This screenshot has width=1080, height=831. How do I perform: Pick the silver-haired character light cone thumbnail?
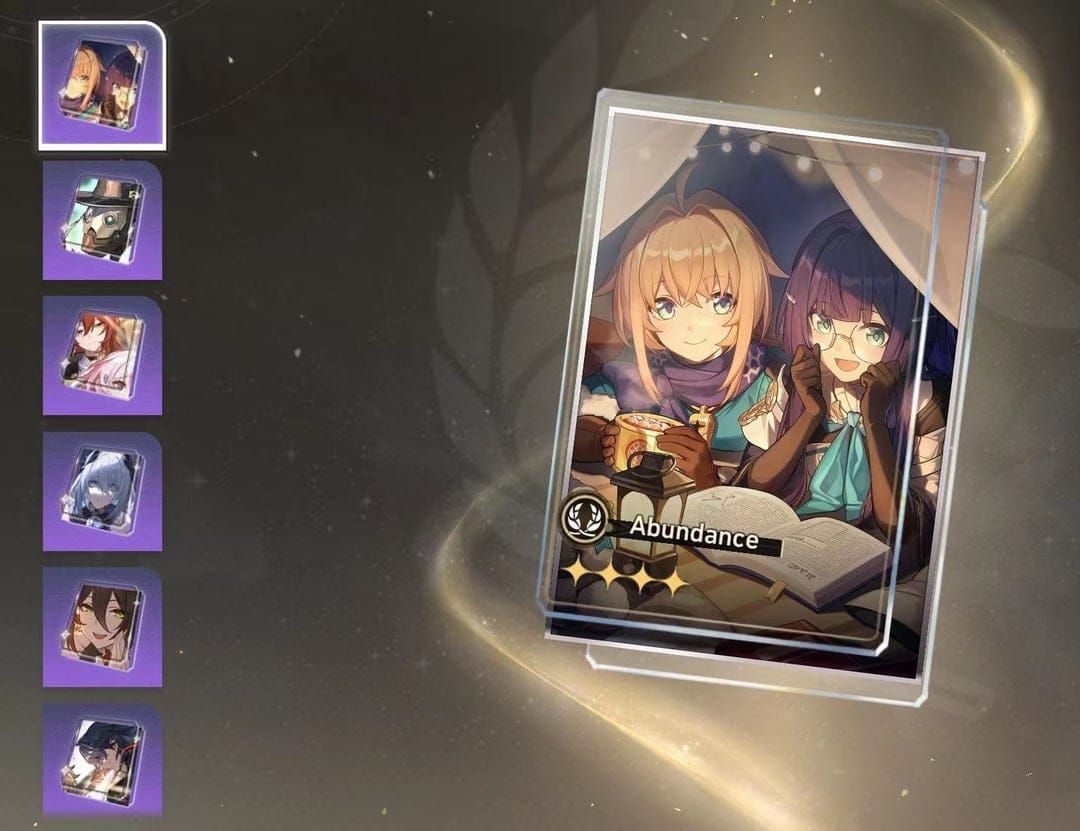click(x=102, y=491)
